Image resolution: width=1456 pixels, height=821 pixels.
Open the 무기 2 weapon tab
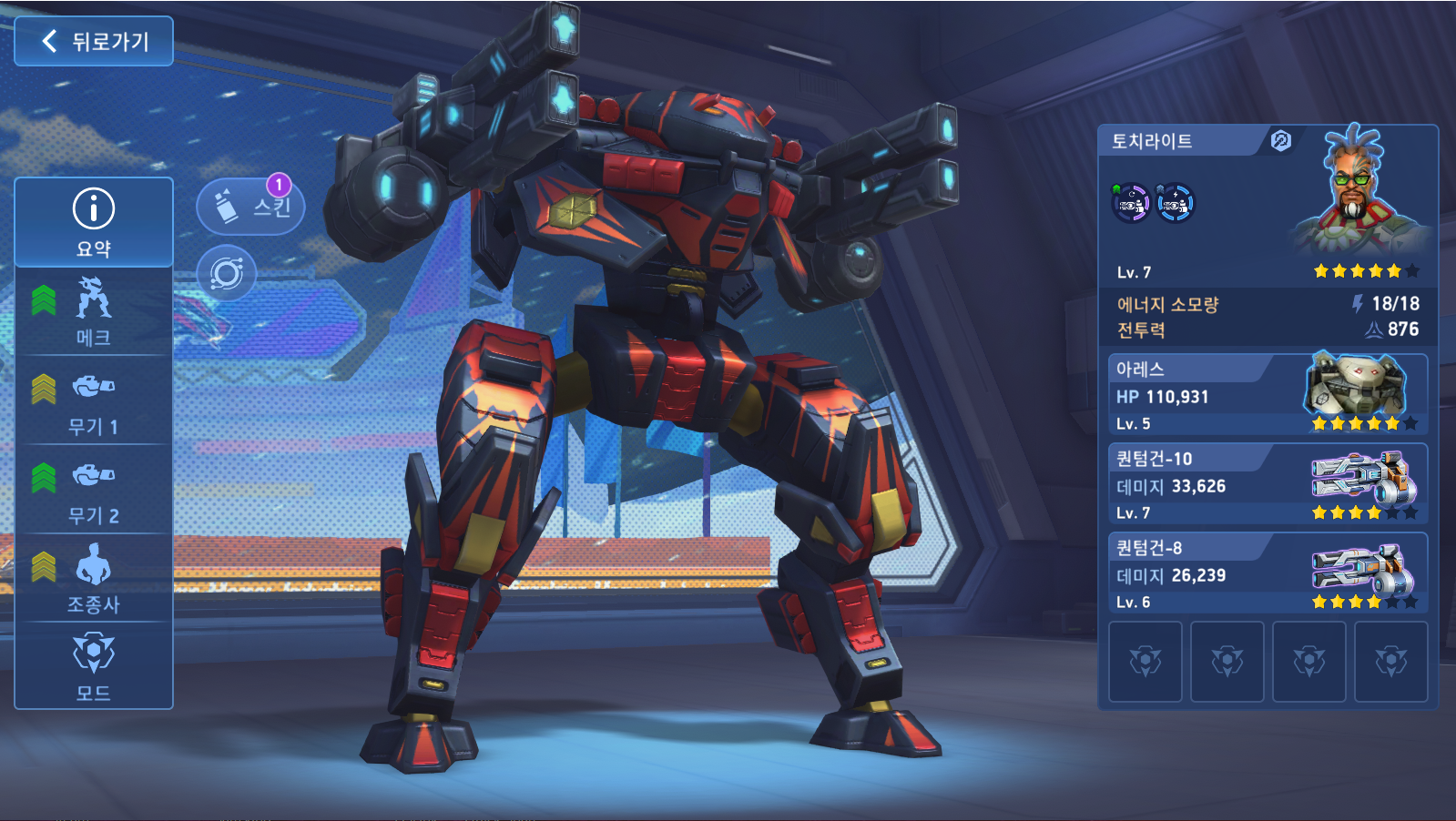coord(94,491)
